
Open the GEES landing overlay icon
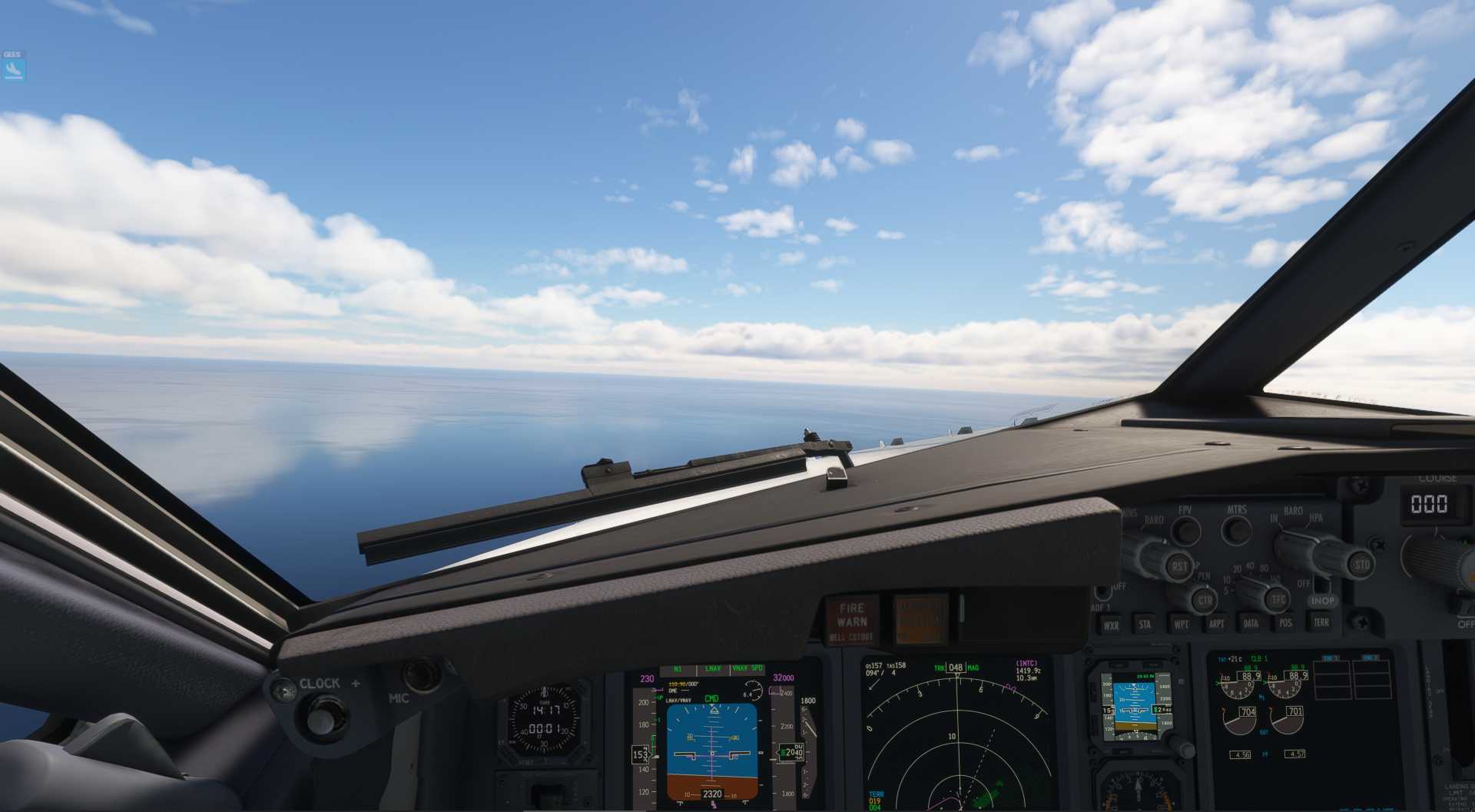click(x=14, y=69)
